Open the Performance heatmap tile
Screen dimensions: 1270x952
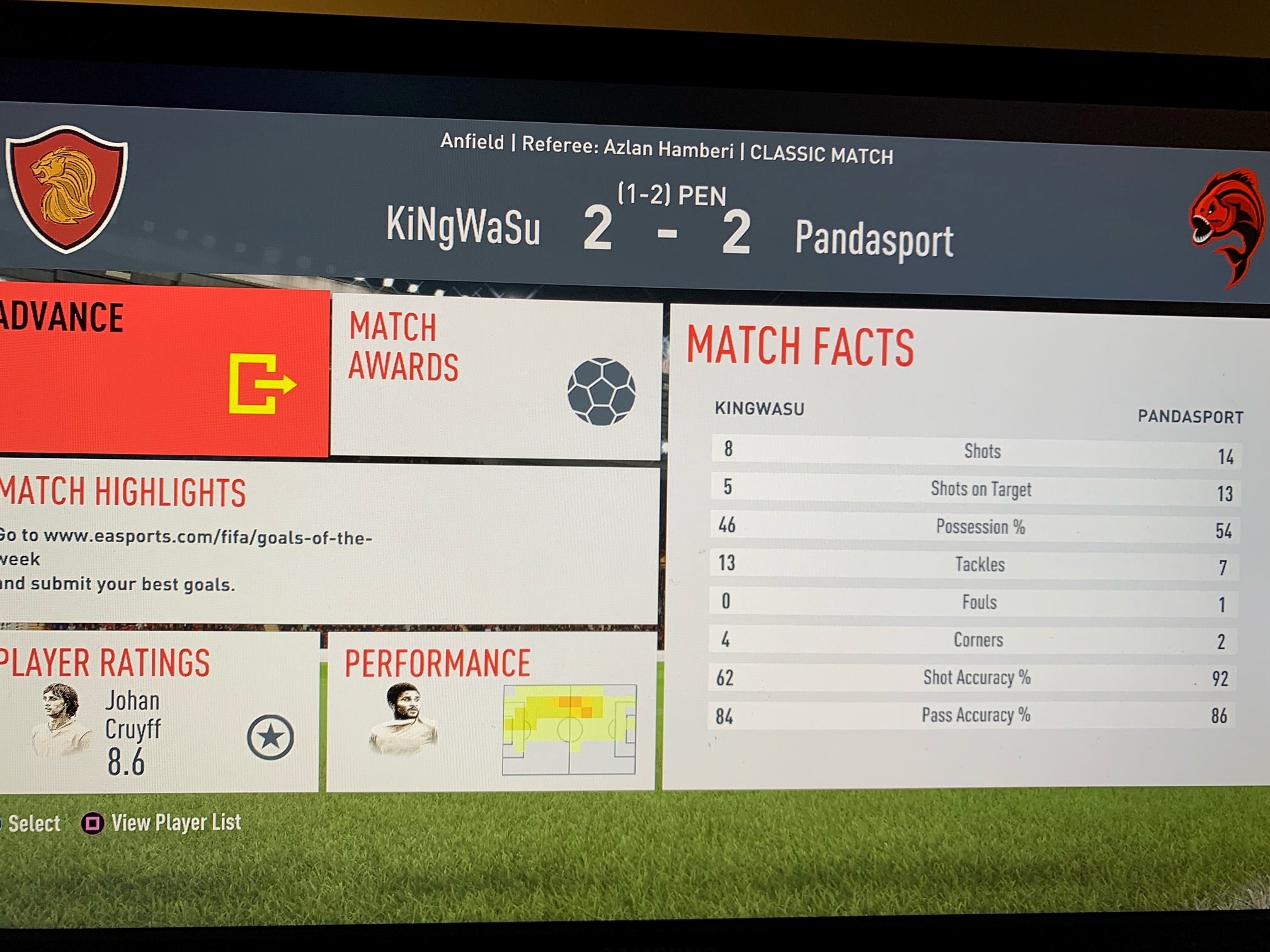click(x=490, y=713)
